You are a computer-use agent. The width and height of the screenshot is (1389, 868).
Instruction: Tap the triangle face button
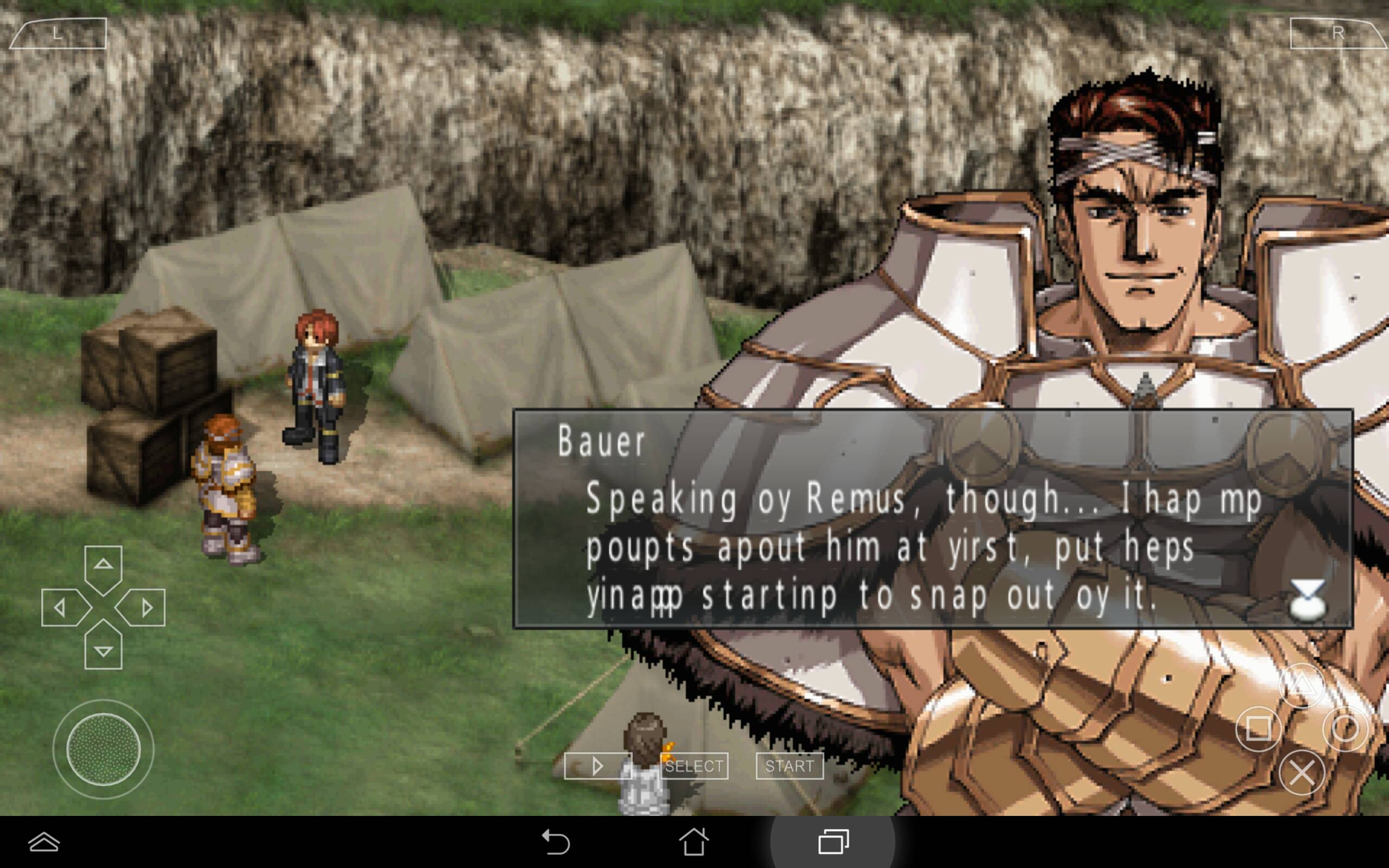(x=1302, y=685)
